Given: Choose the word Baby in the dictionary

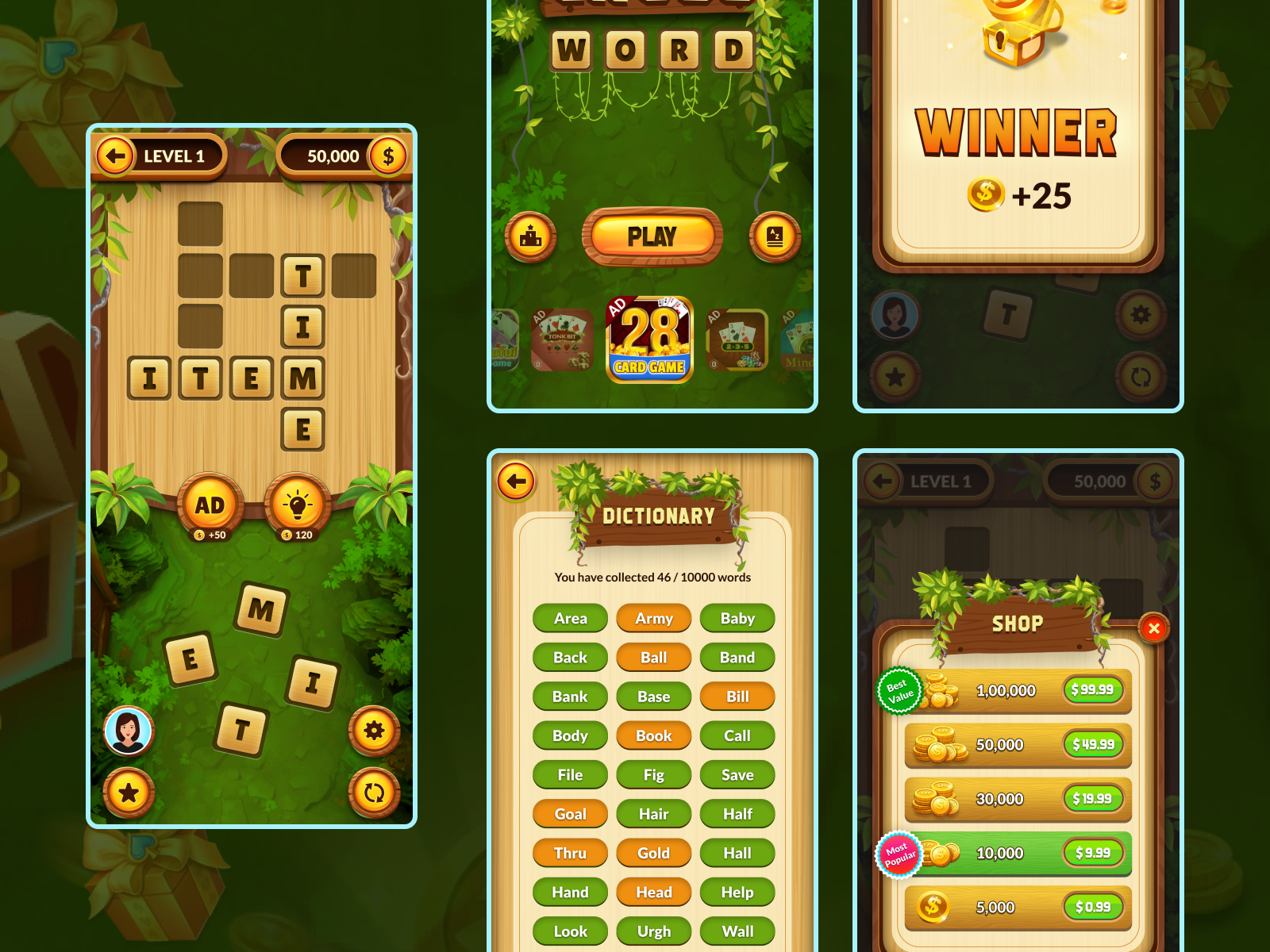Looking at the screenshot, I should coord(737,618).
